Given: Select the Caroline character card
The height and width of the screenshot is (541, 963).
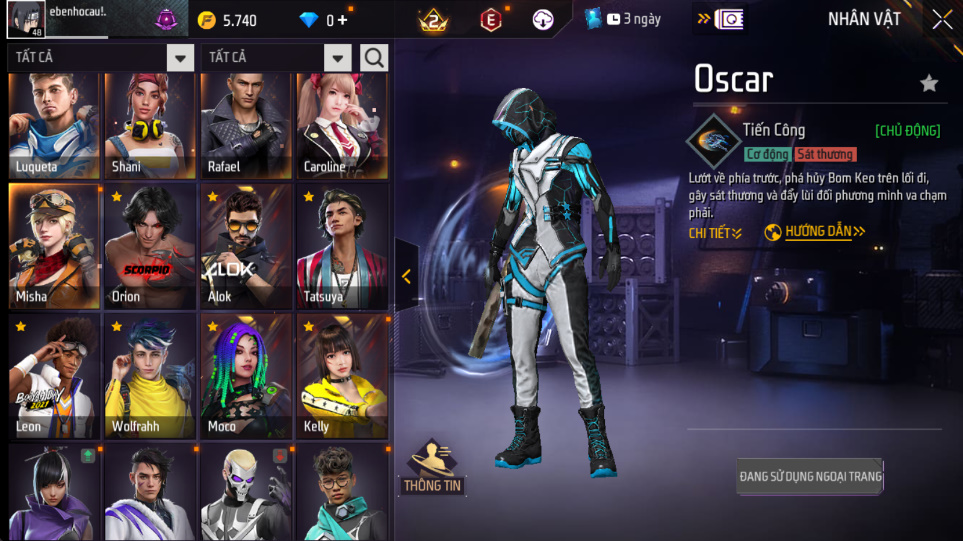Looking at the screenshot, I should 341,124.
